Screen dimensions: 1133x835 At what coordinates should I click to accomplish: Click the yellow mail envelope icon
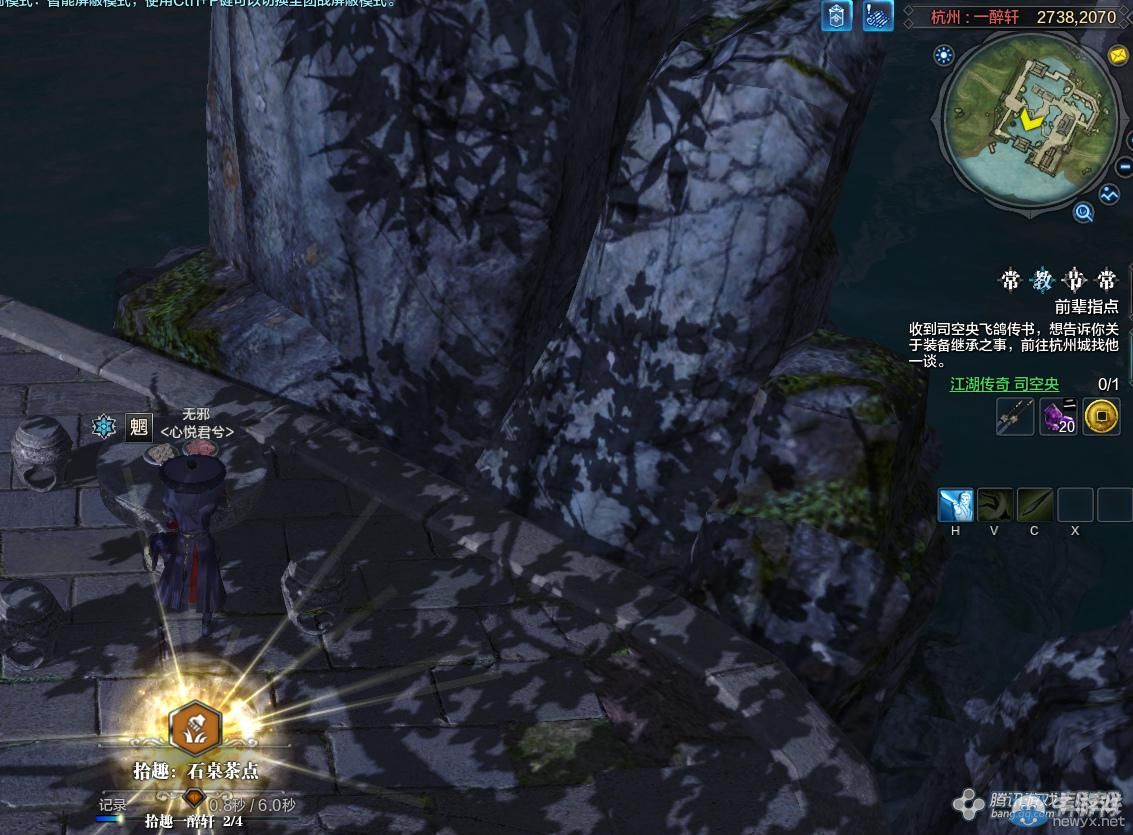(x=1118, y=56)
